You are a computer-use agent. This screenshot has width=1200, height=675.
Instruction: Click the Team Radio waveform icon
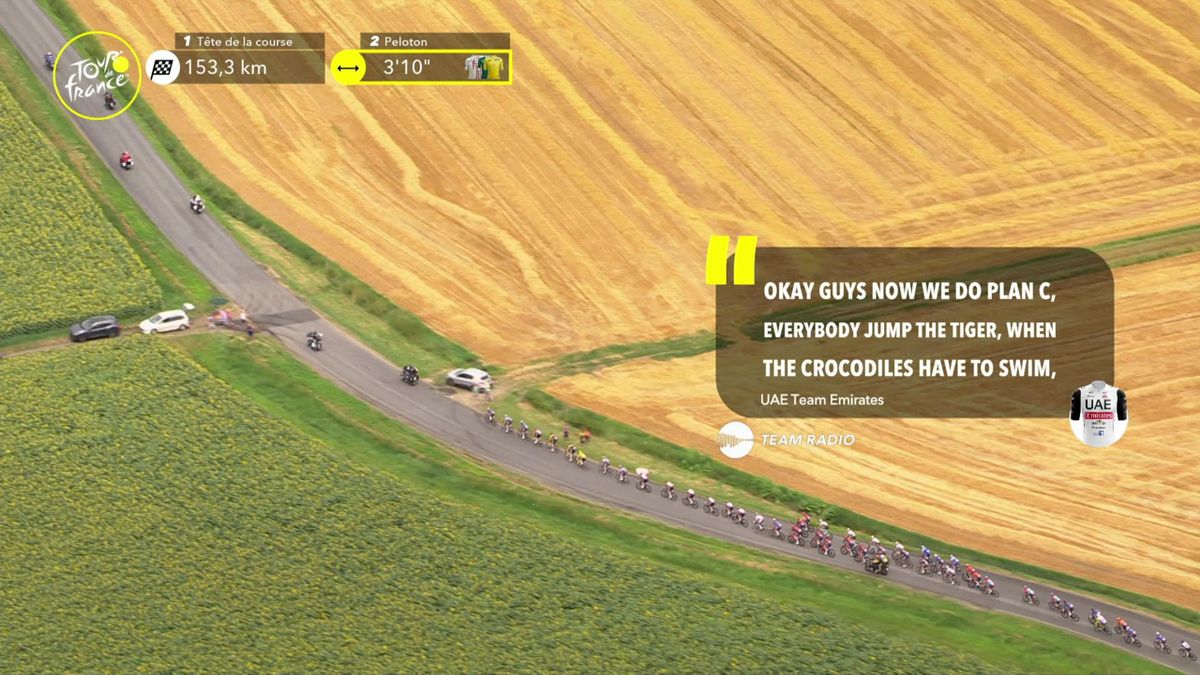pyautogui.click(x=736, y=440)
